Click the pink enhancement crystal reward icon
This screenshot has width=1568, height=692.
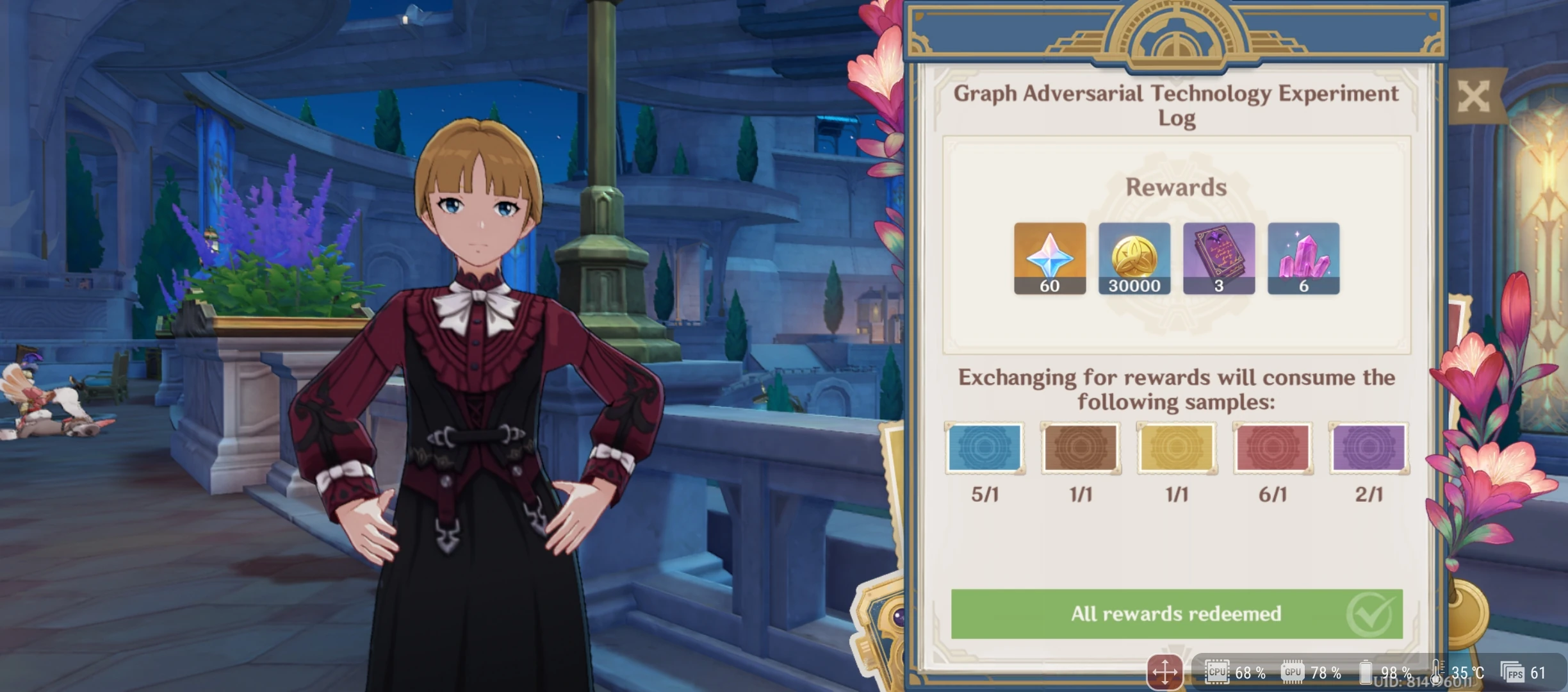(x=1303, y=259)
